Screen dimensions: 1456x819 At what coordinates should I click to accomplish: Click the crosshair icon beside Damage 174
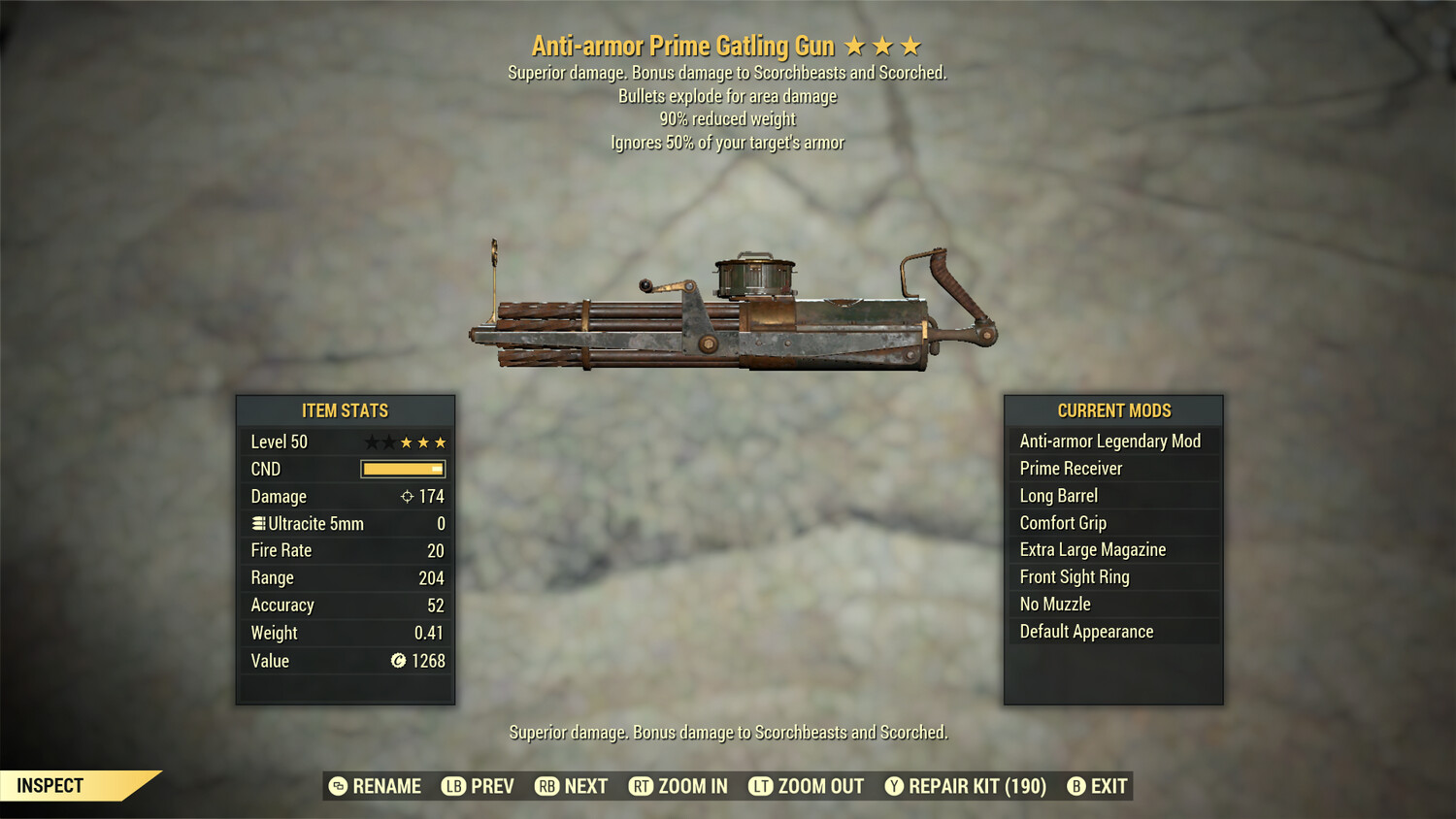point(409,496)
